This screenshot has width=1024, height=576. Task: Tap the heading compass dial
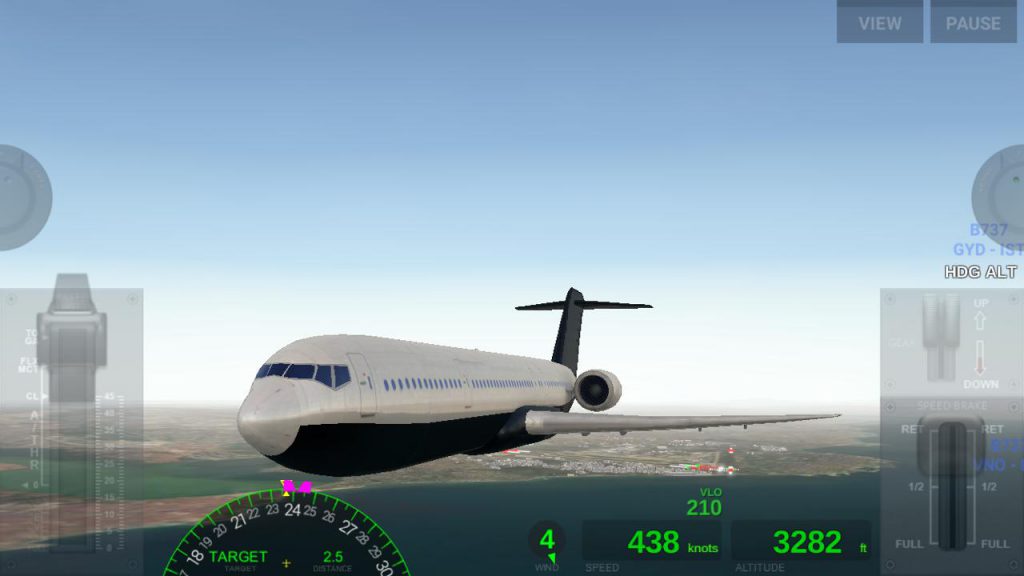point(286,535)
